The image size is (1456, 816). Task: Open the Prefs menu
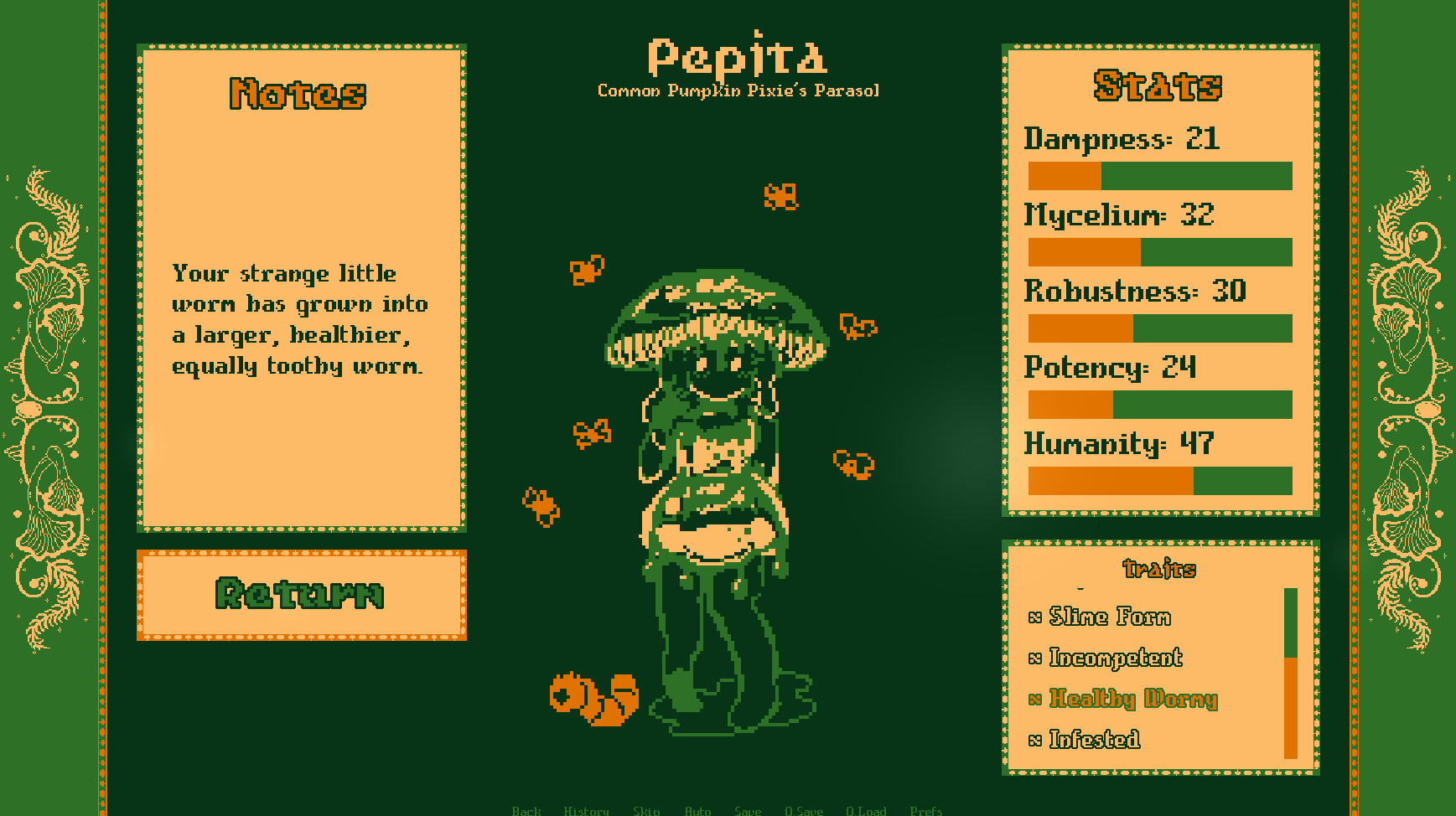coord(926,810)
